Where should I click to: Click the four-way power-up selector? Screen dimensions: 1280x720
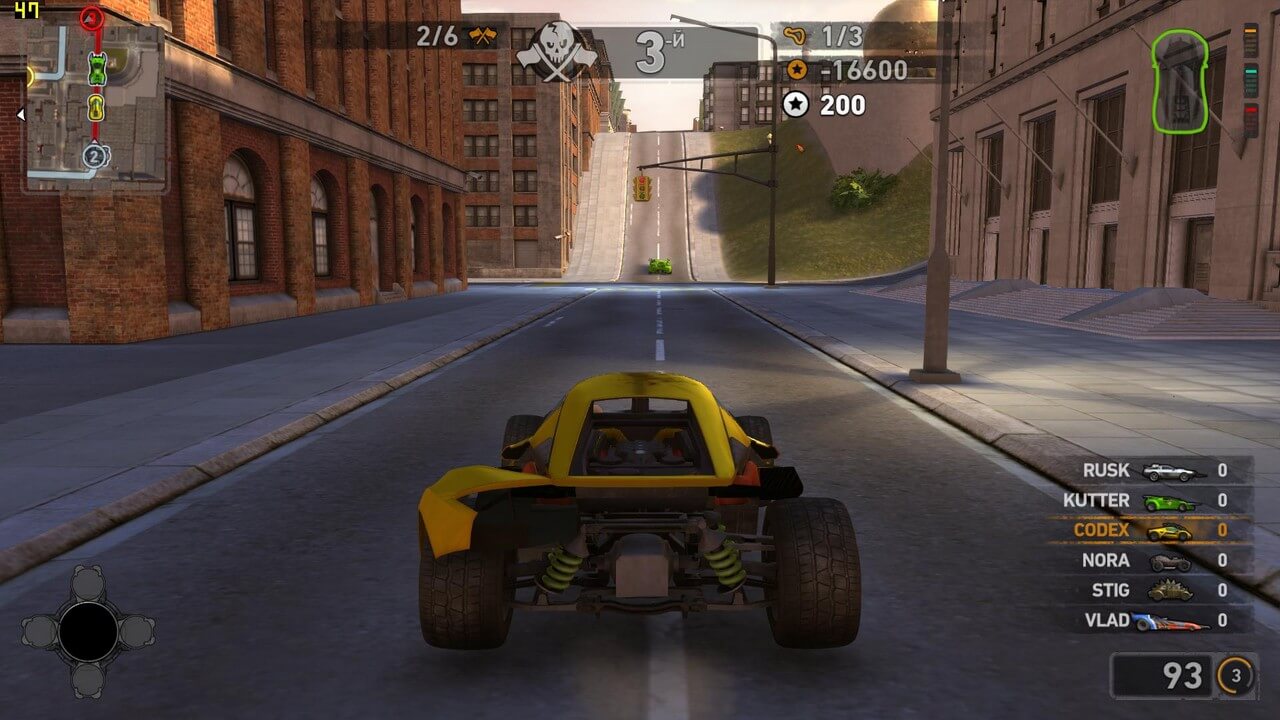pyautogui.click(x=88, y=630)
